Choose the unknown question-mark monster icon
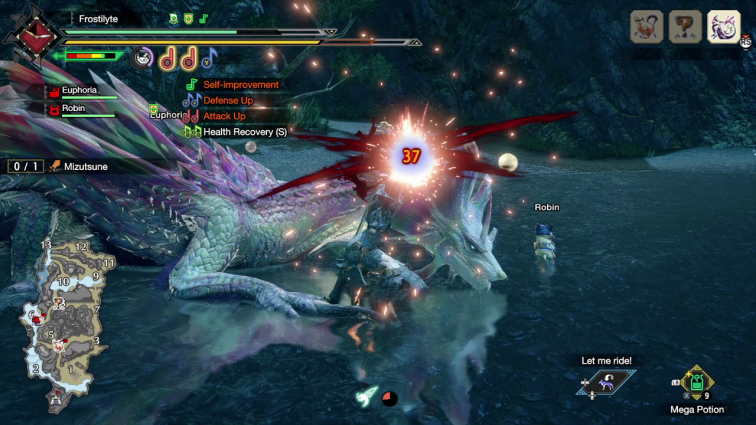 coord(685,26)
